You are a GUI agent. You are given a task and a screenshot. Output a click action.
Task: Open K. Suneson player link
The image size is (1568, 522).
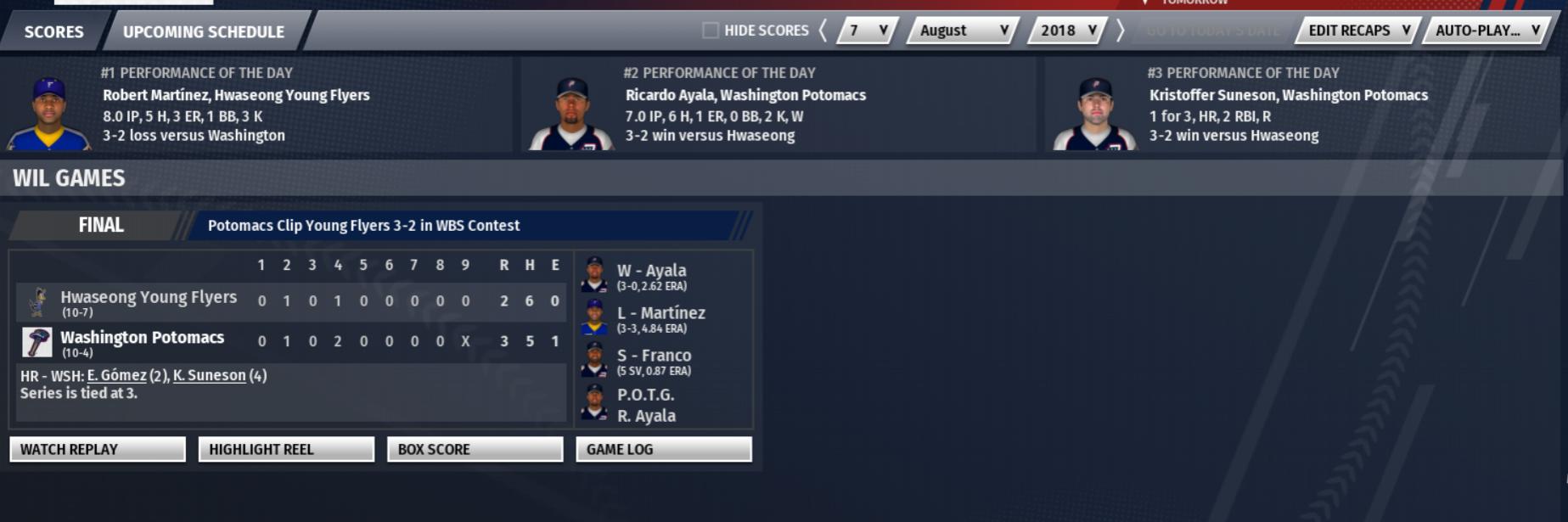(x=209, y=375)
